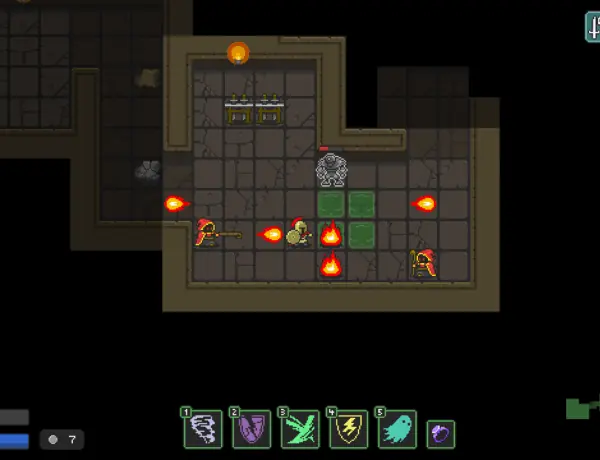Cast the green slash ability
The image size is (600, 460).
click(x=300, y=430)
